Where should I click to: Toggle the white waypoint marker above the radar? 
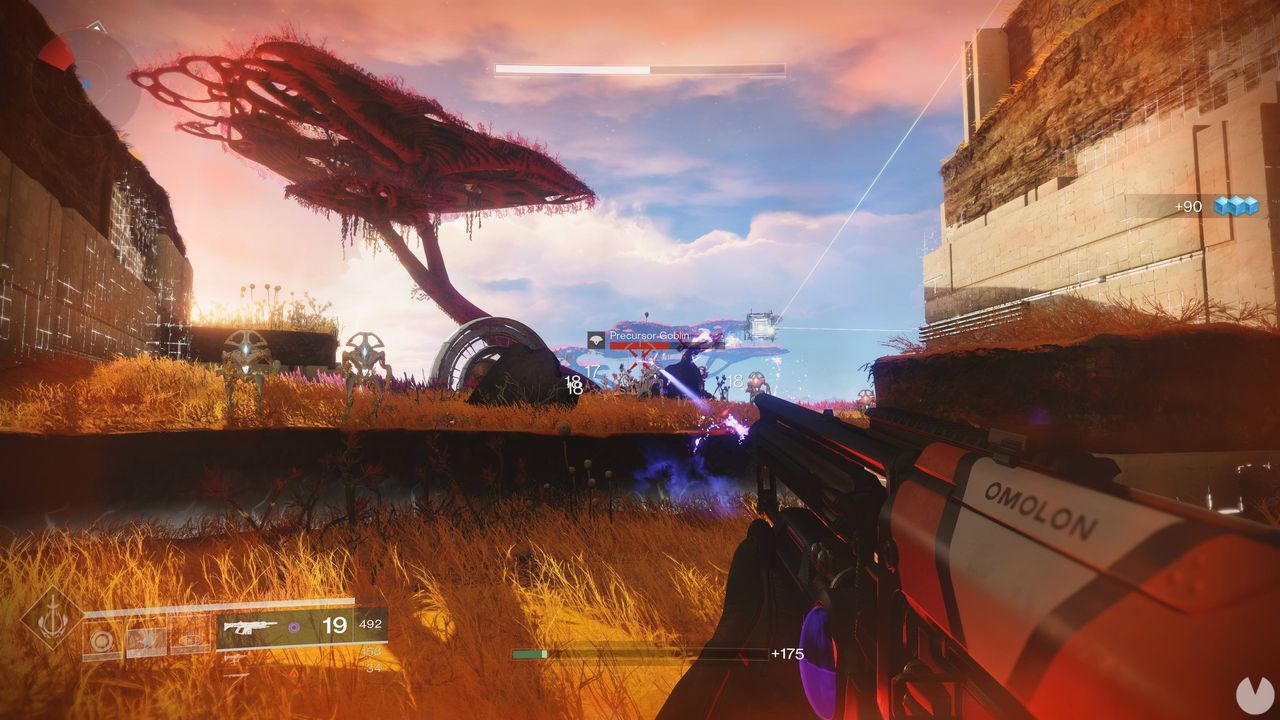click(x=96, y=25)
